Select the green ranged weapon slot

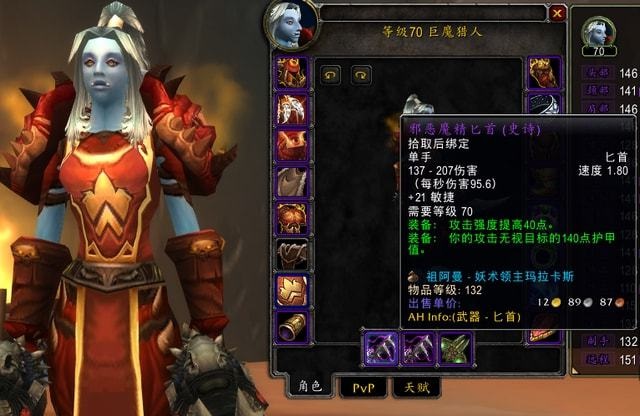click(x=455, y=348)
